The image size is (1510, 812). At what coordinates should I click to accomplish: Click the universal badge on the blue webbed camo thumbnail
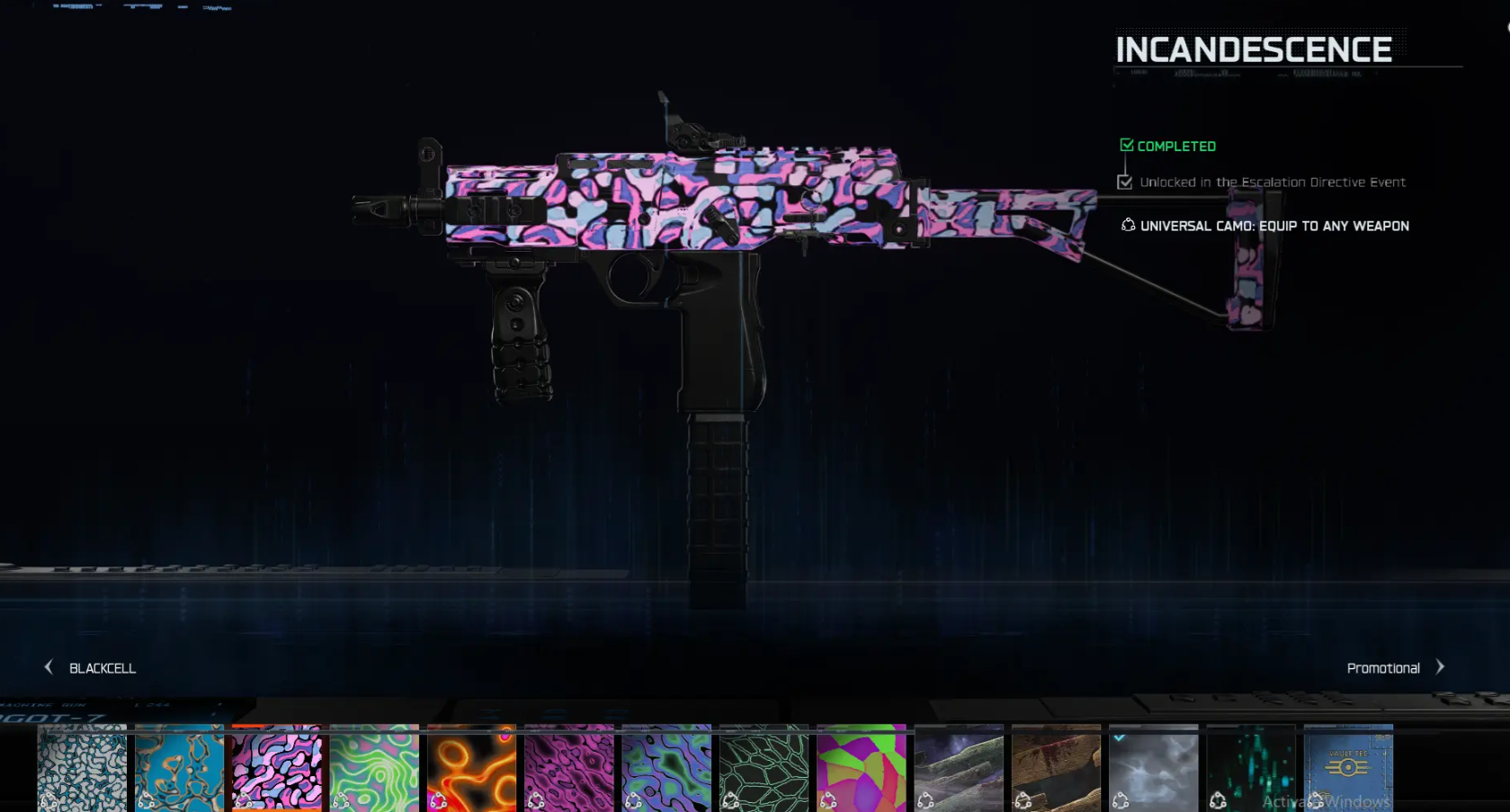tap(147, 800)
